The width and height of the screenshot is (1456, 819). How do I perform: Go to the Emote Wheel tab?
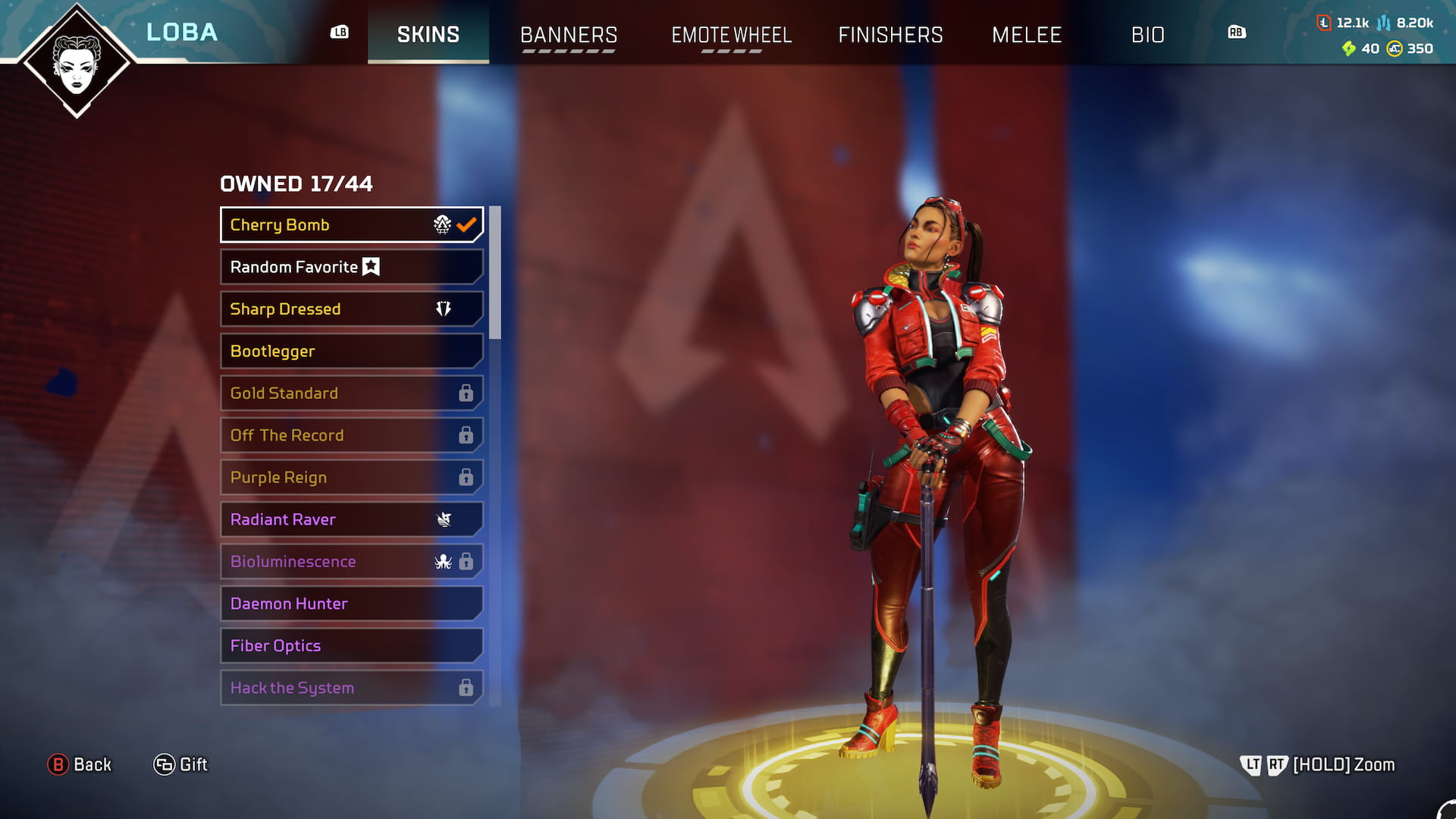click(731, 35)
